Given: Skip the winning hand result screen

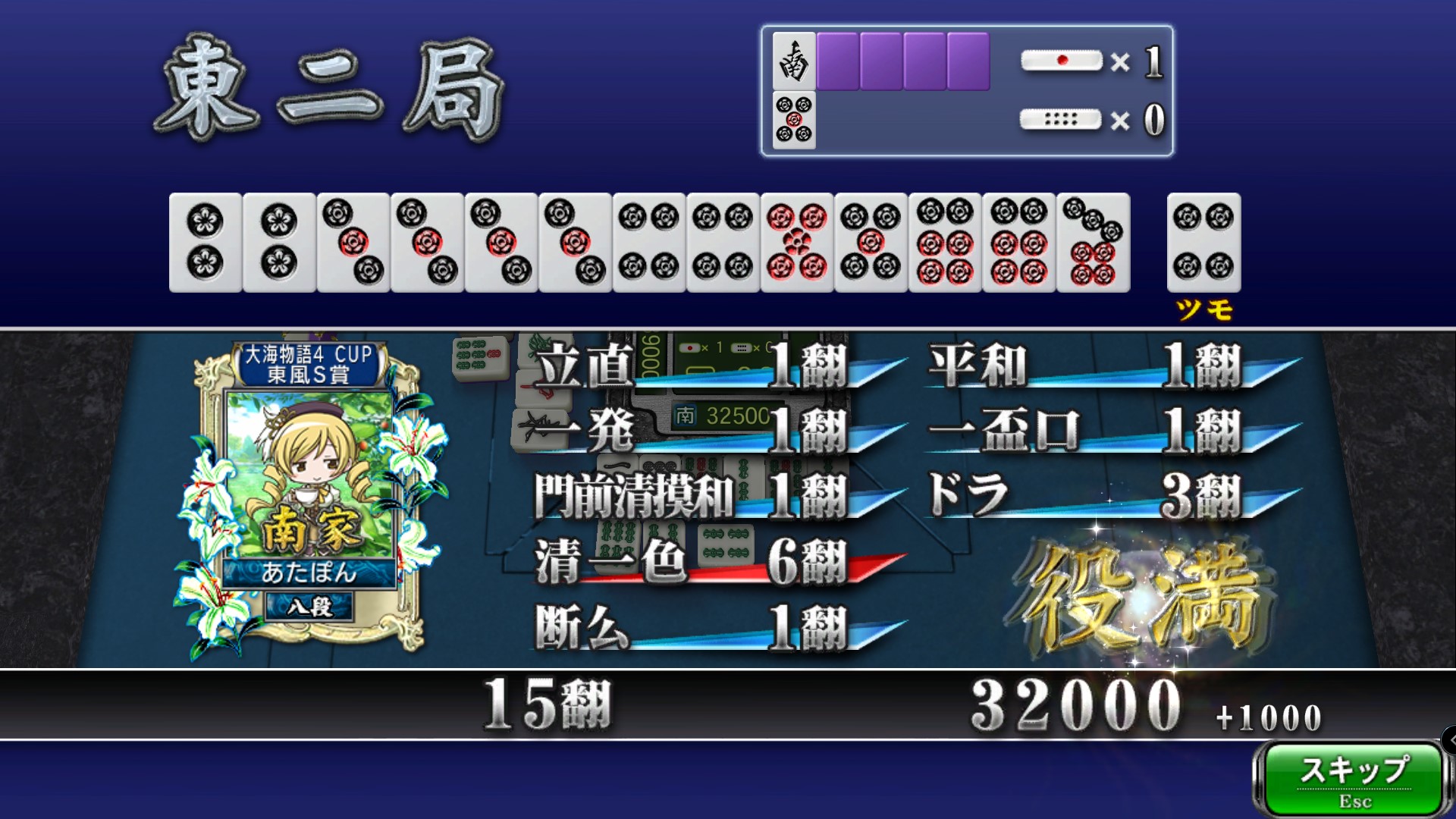Looking at the screenshot, I should click(1354, 779).
